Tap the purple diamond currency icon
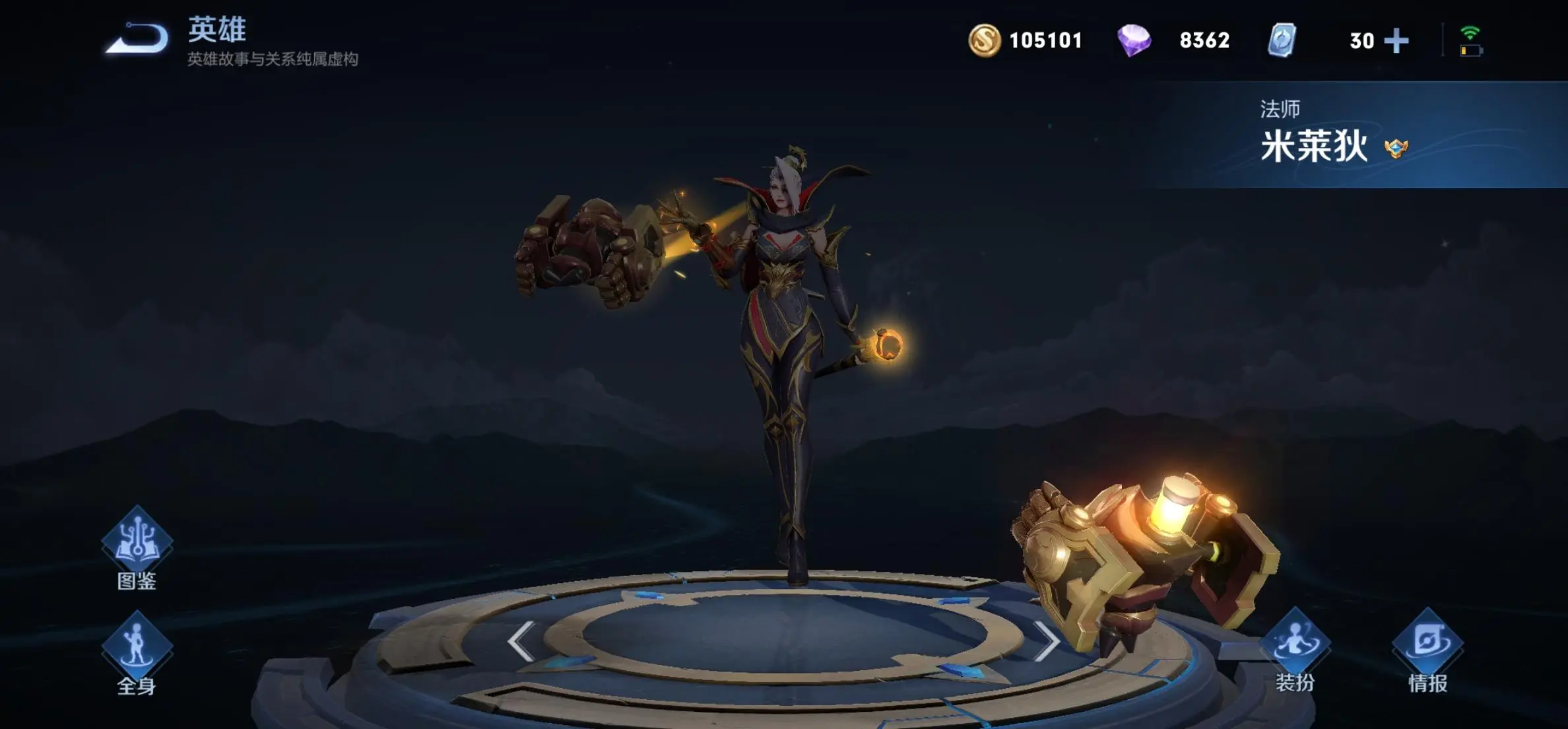This screenshot has height=729, width=1568. 1134,40
